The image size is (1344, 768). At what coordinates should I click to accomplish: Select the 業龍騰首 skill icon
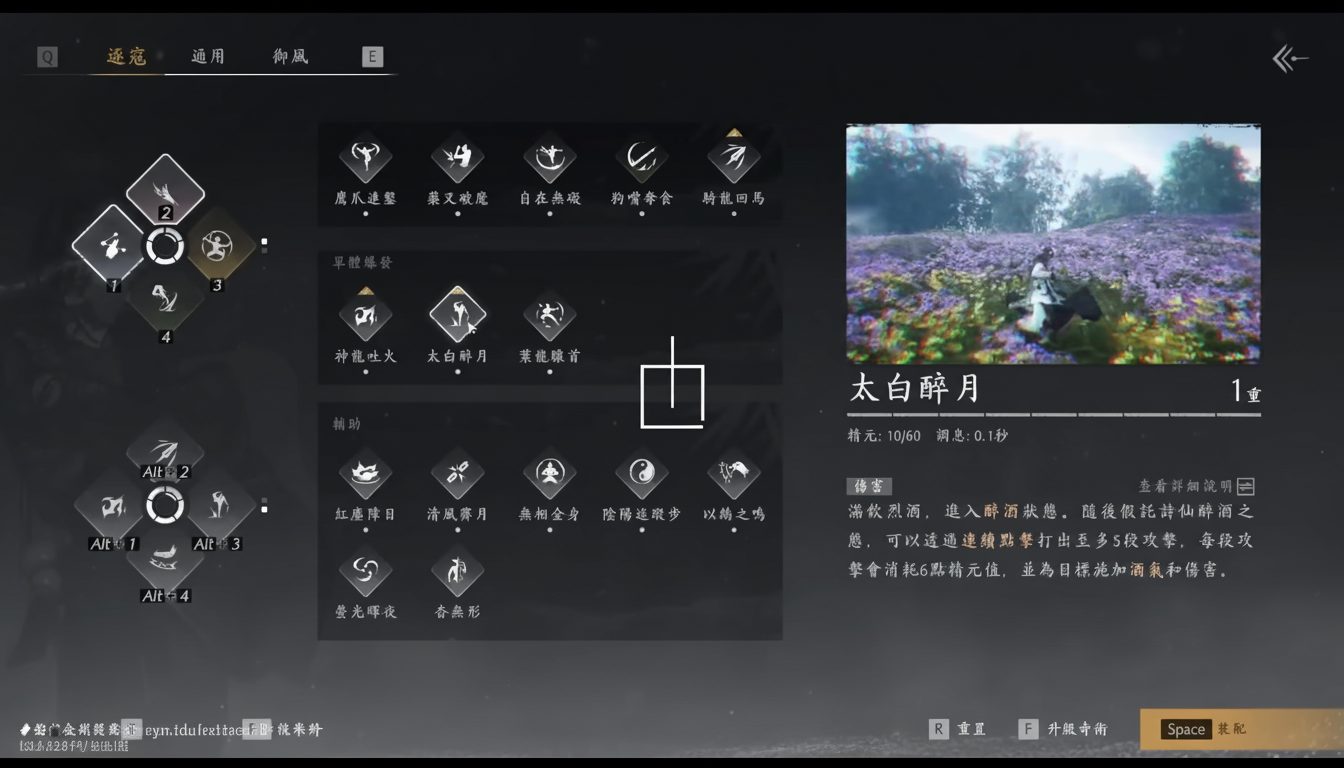549,315
